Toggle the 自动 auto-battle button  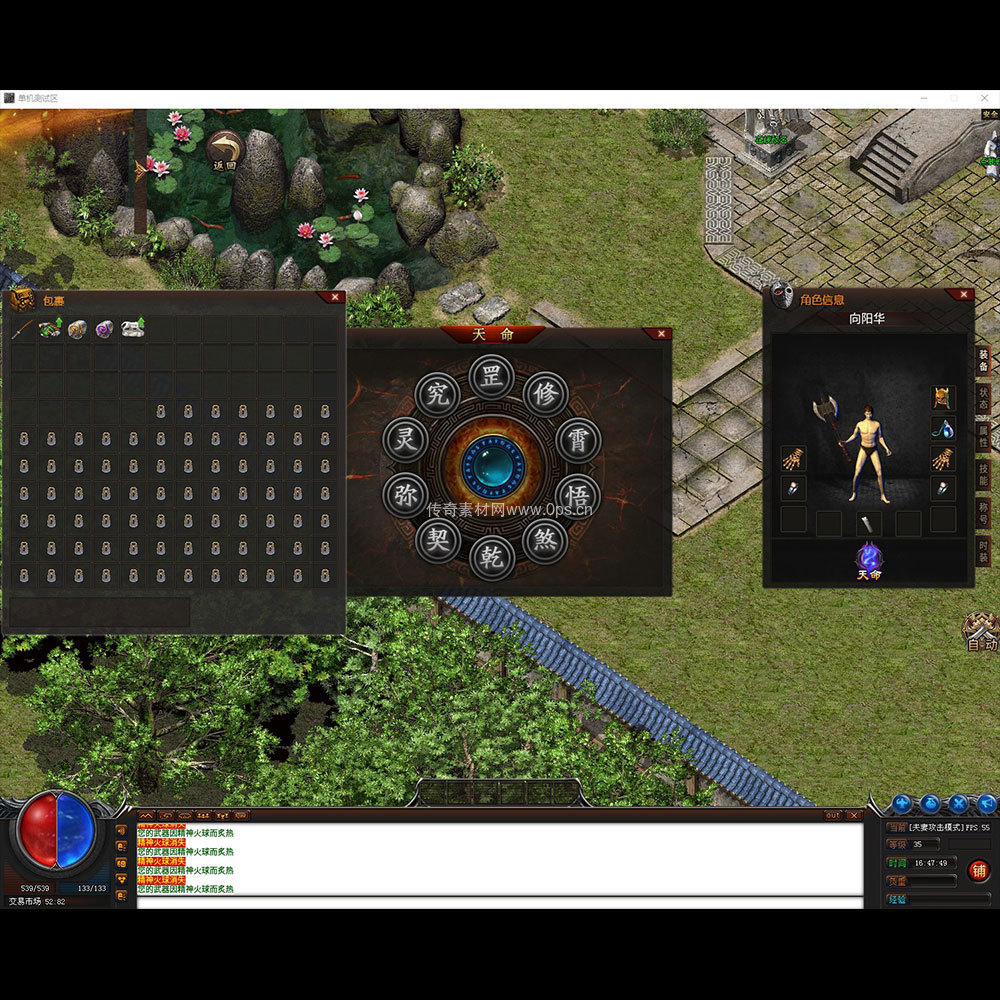click(x=980, y=632)
